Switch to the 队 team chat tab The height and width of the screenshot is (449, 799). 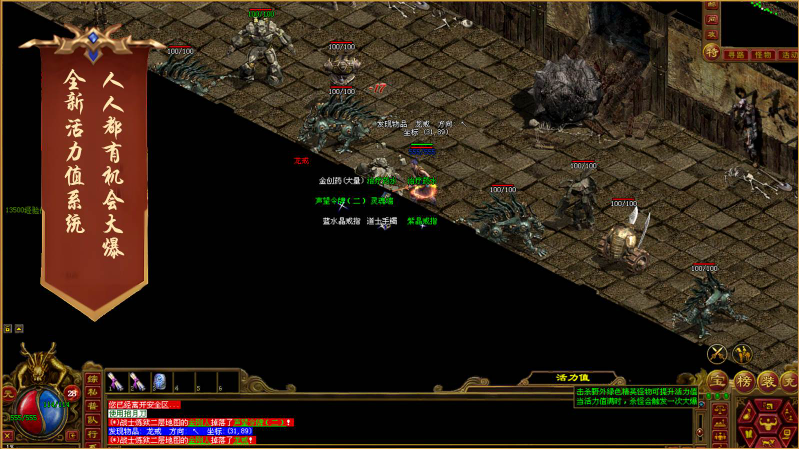coord(92,421)
